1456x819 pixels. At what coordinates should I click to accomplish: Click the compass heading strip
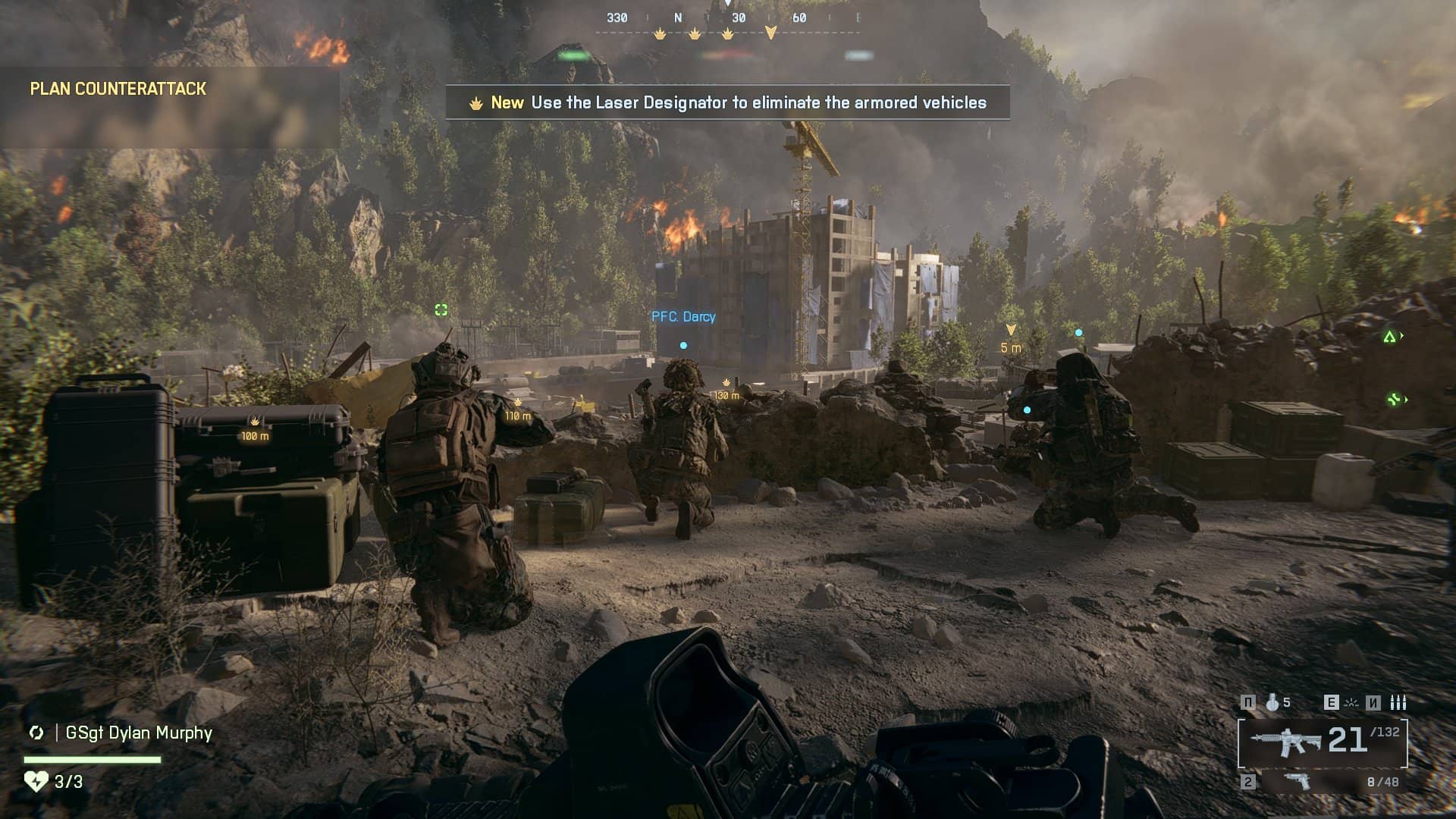[727, 18]
